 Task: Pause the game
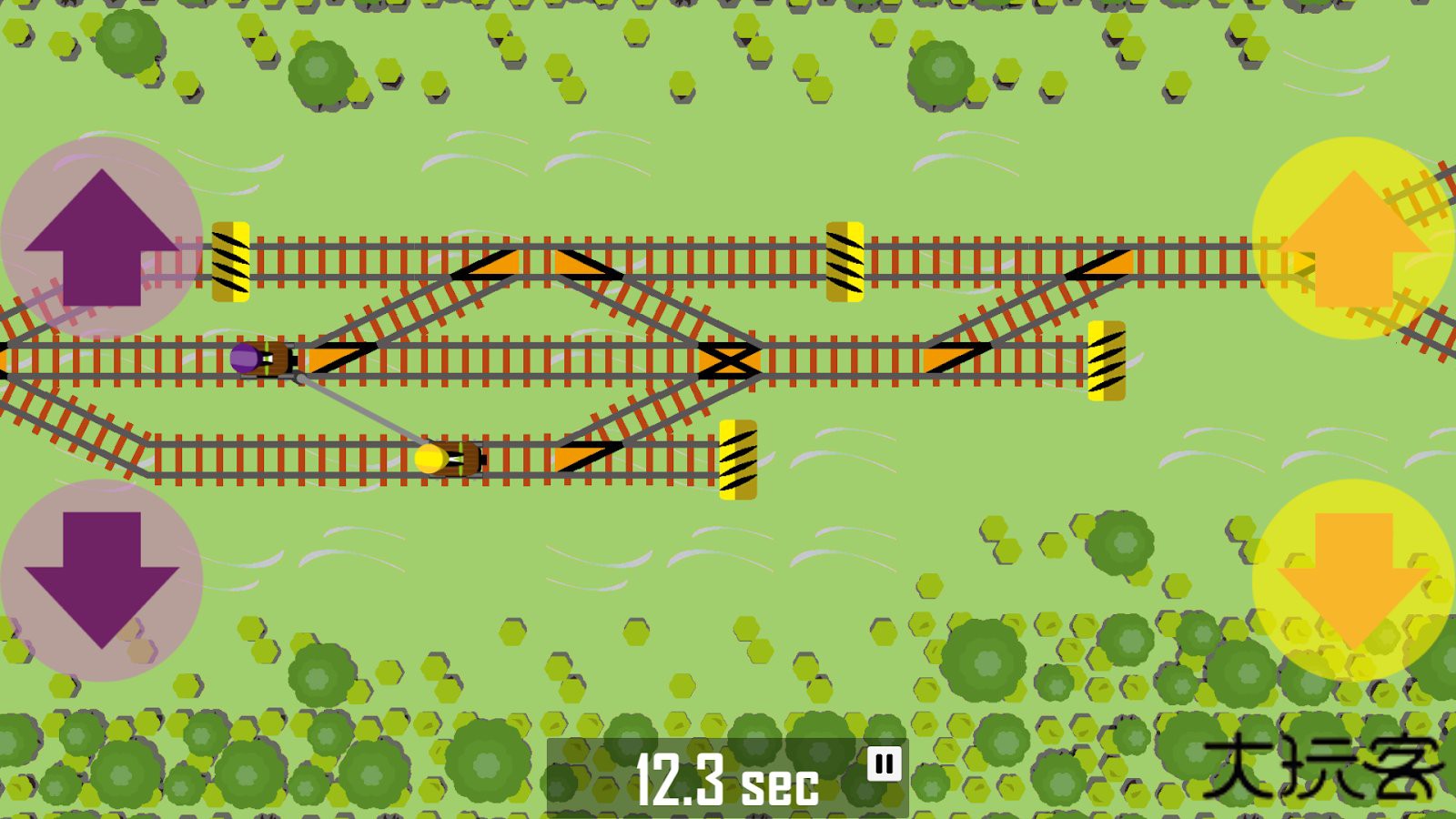(884, 763)
